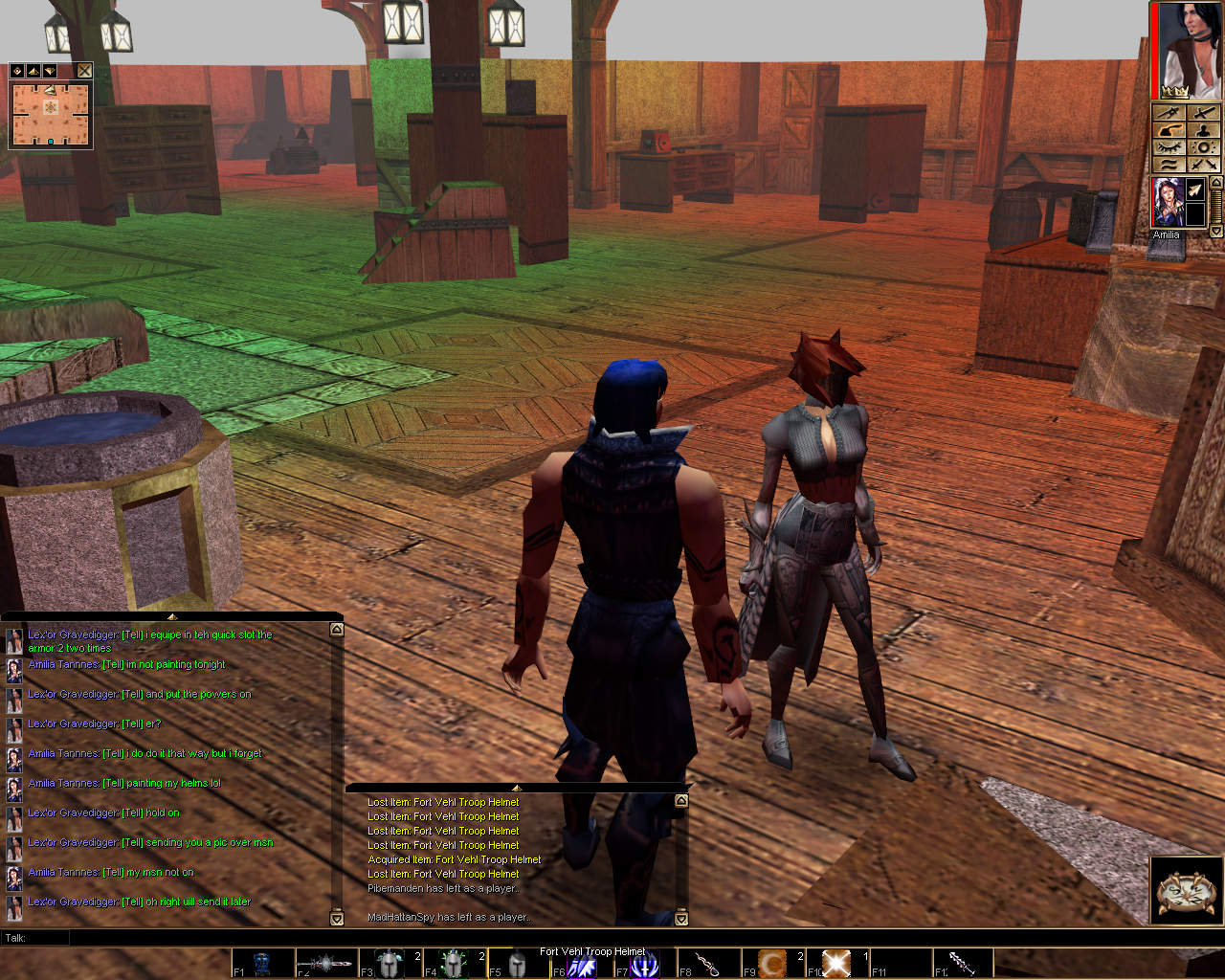Toggle rest mode with the wave icon

(x=1171, y=164)
